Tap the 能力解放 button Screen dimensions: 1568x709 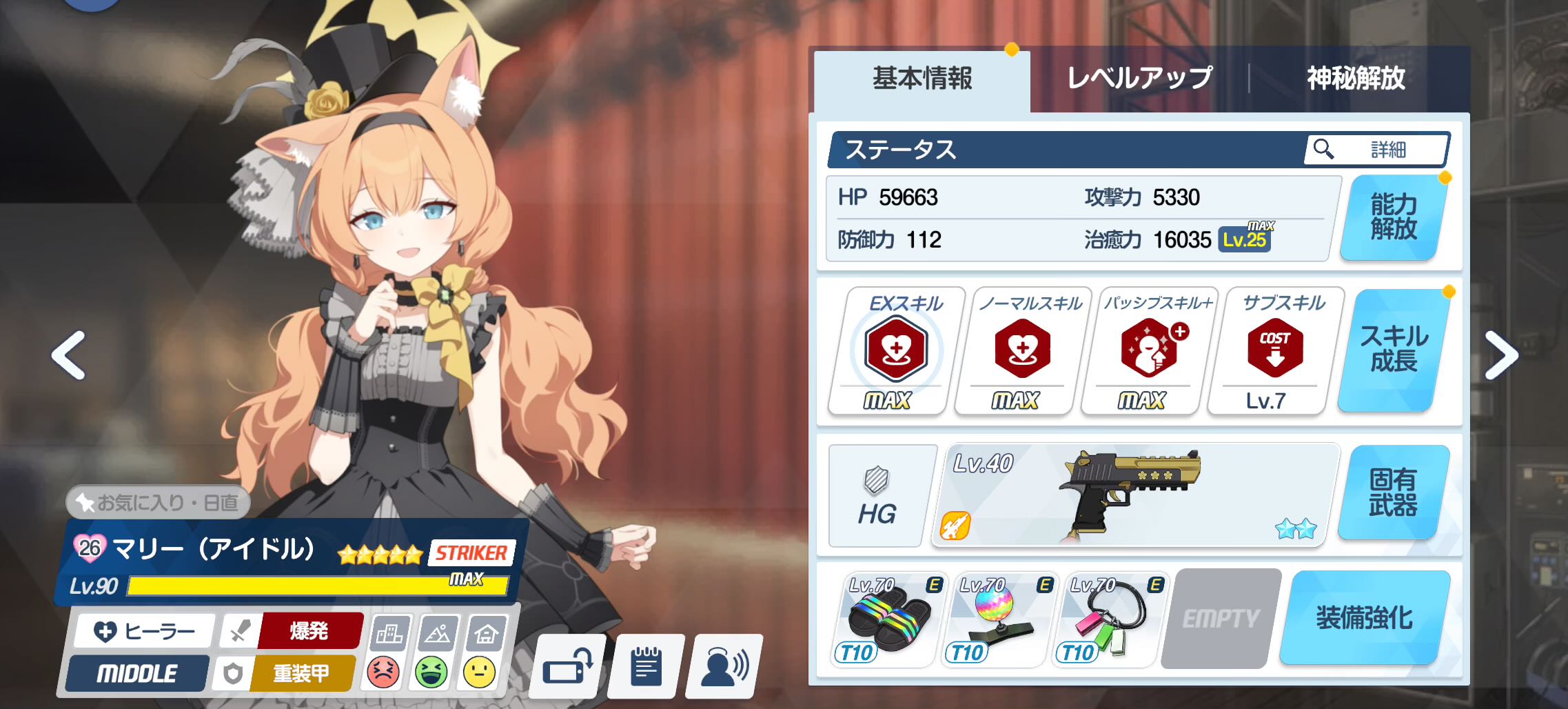(1393, 217)
